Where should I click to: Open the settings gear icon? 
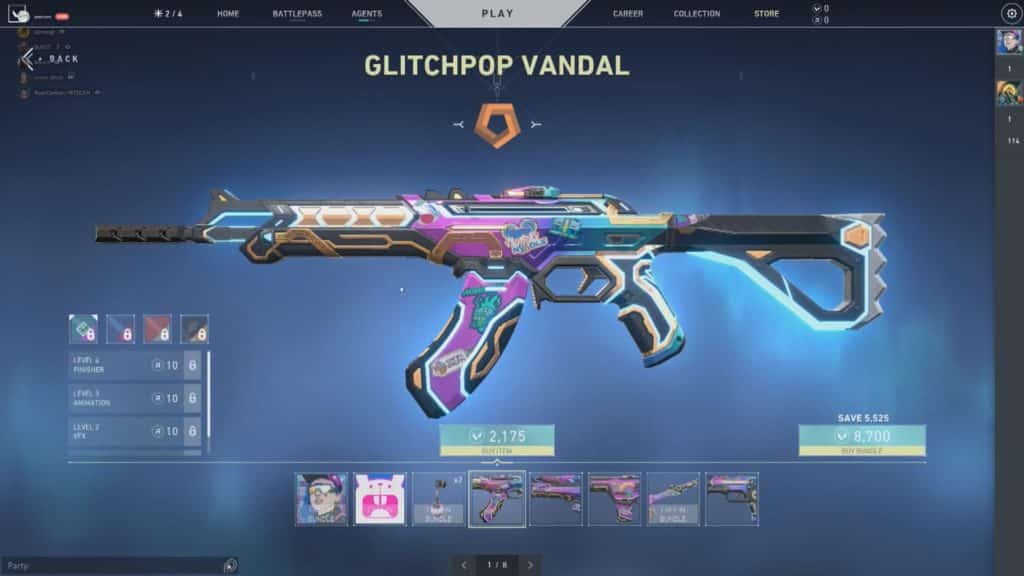click(1010, 14)
